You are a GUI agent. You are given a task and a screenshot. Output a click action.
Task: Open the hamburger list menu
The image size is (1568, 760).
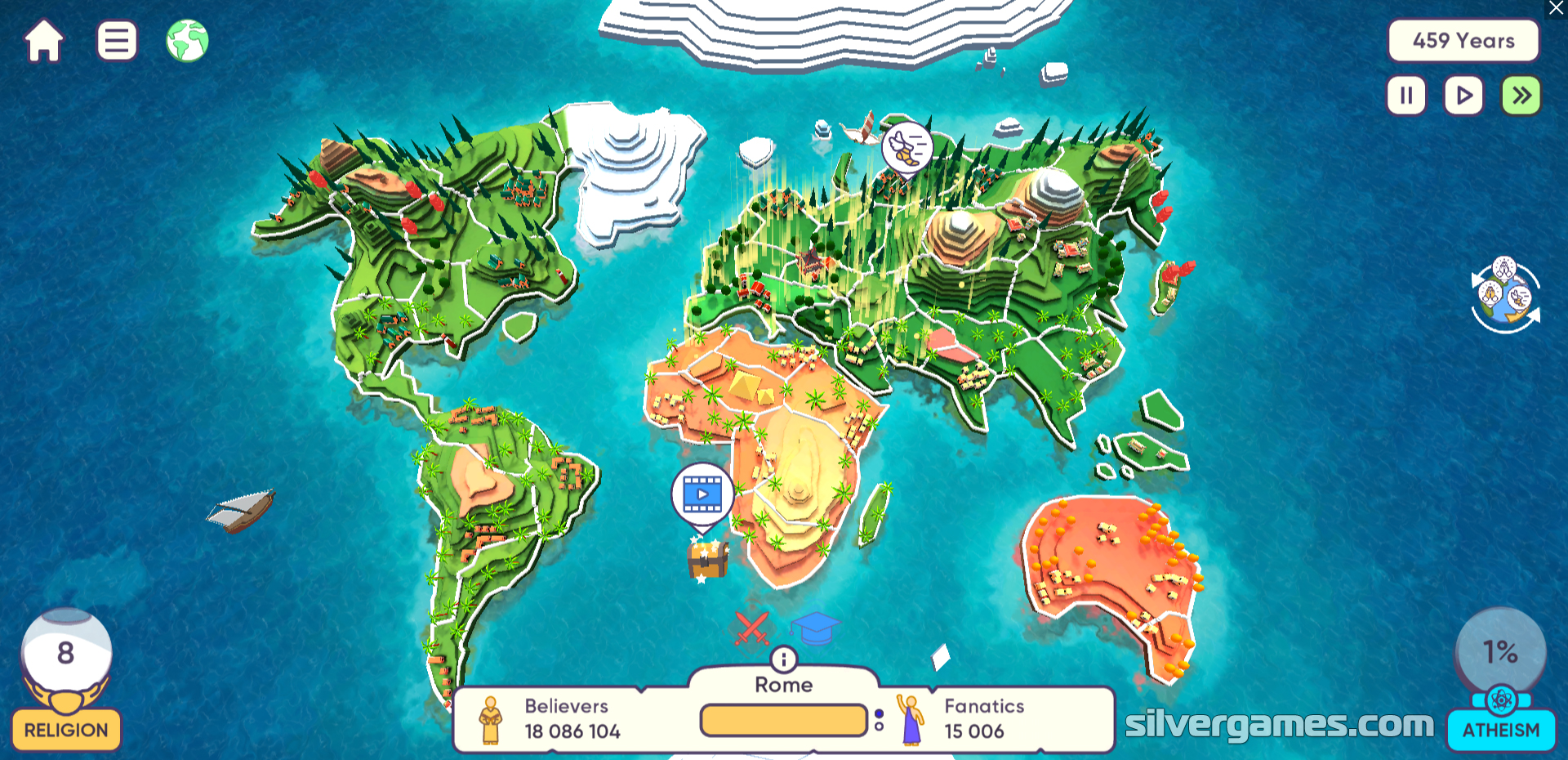(x=117, y=41)
